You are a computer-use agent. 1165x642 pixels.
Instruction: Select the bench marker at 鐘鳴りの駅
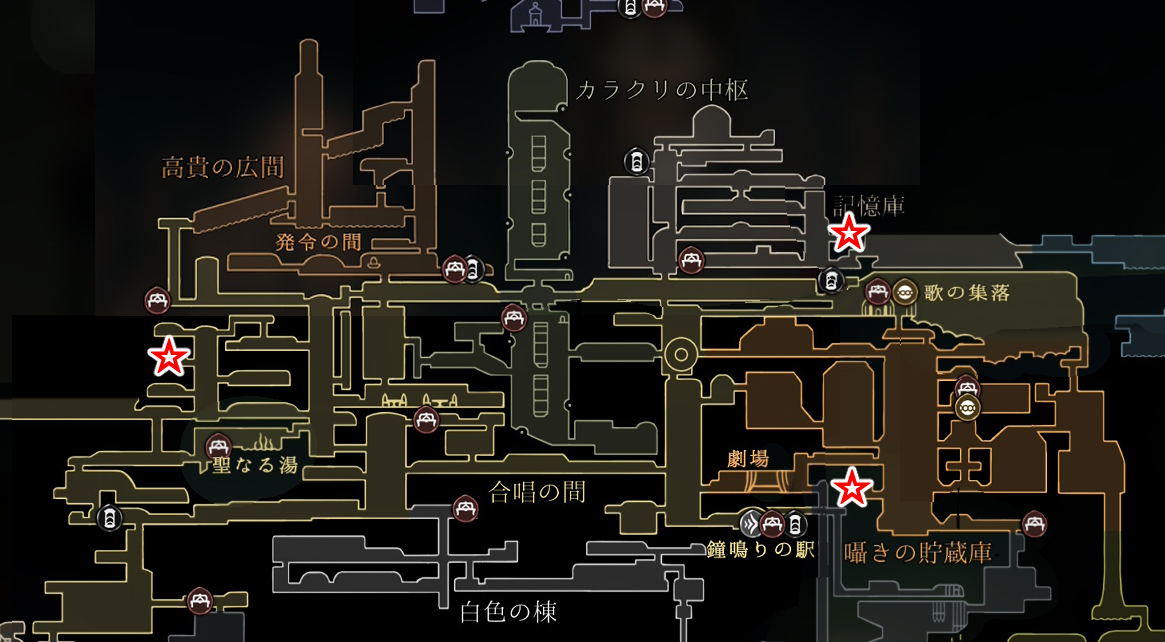[772, 523]
